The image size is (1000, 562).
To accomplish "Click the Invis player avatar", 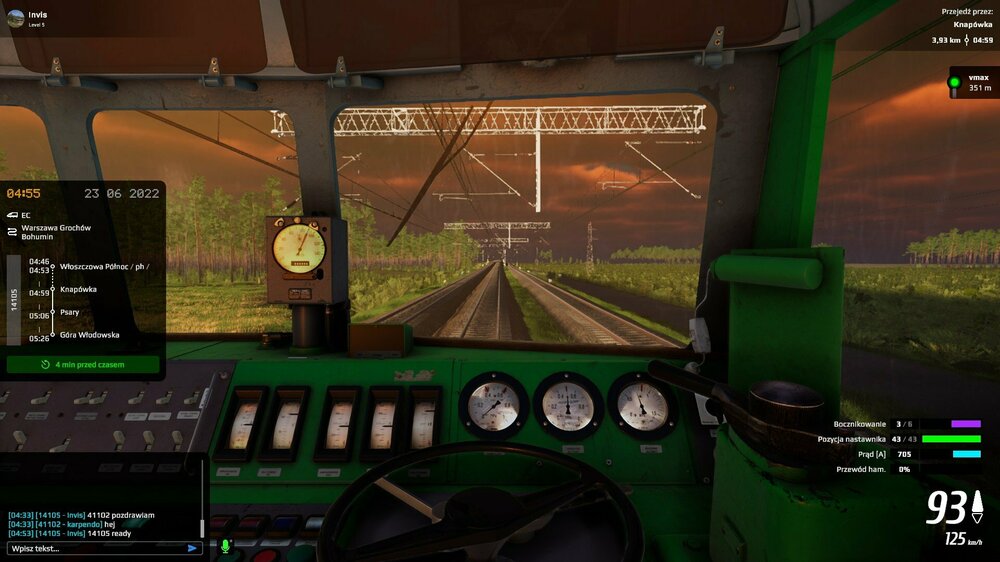I will click(x=16, y=18).
